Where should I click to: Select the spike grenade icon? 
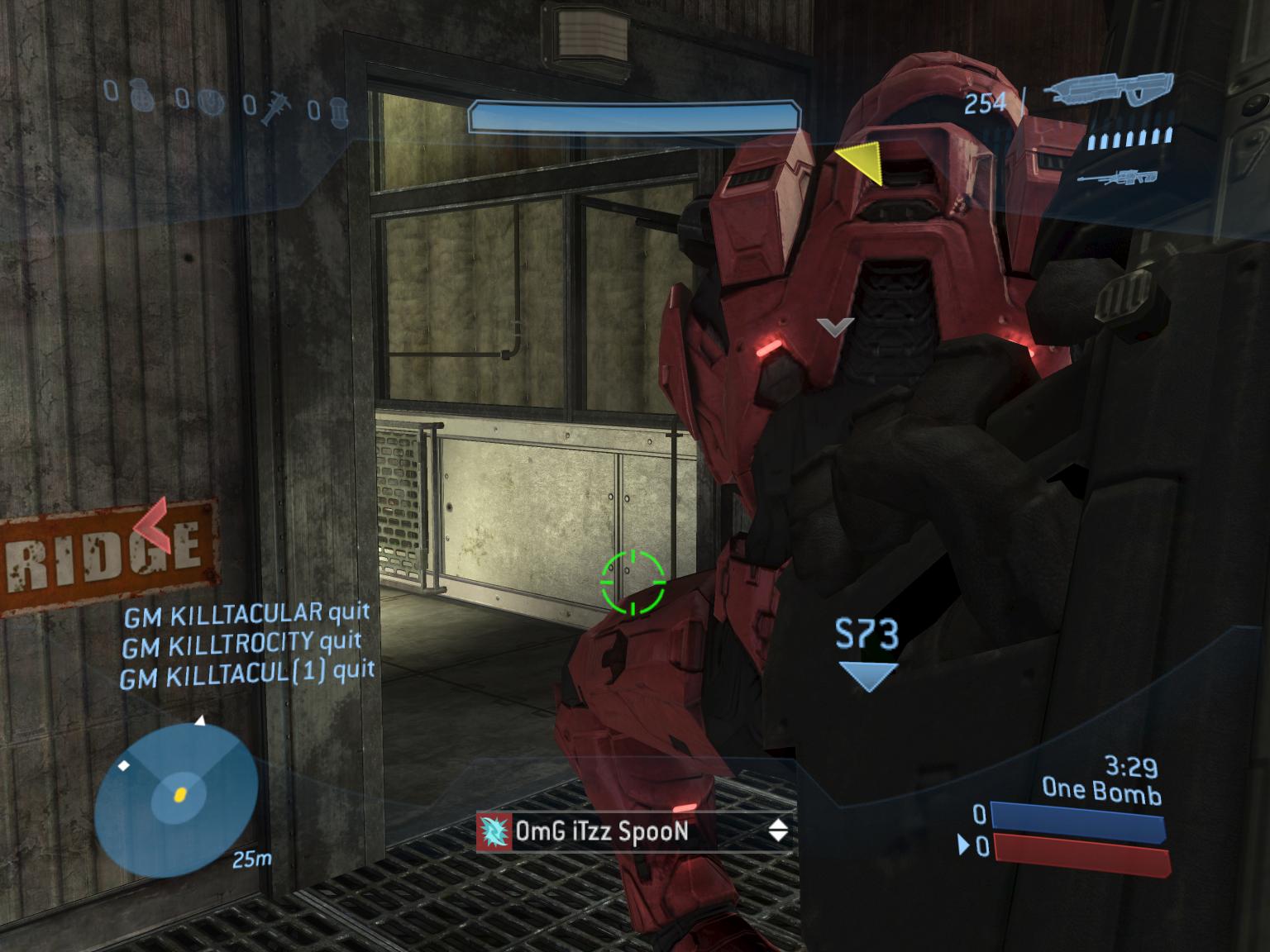276,107
